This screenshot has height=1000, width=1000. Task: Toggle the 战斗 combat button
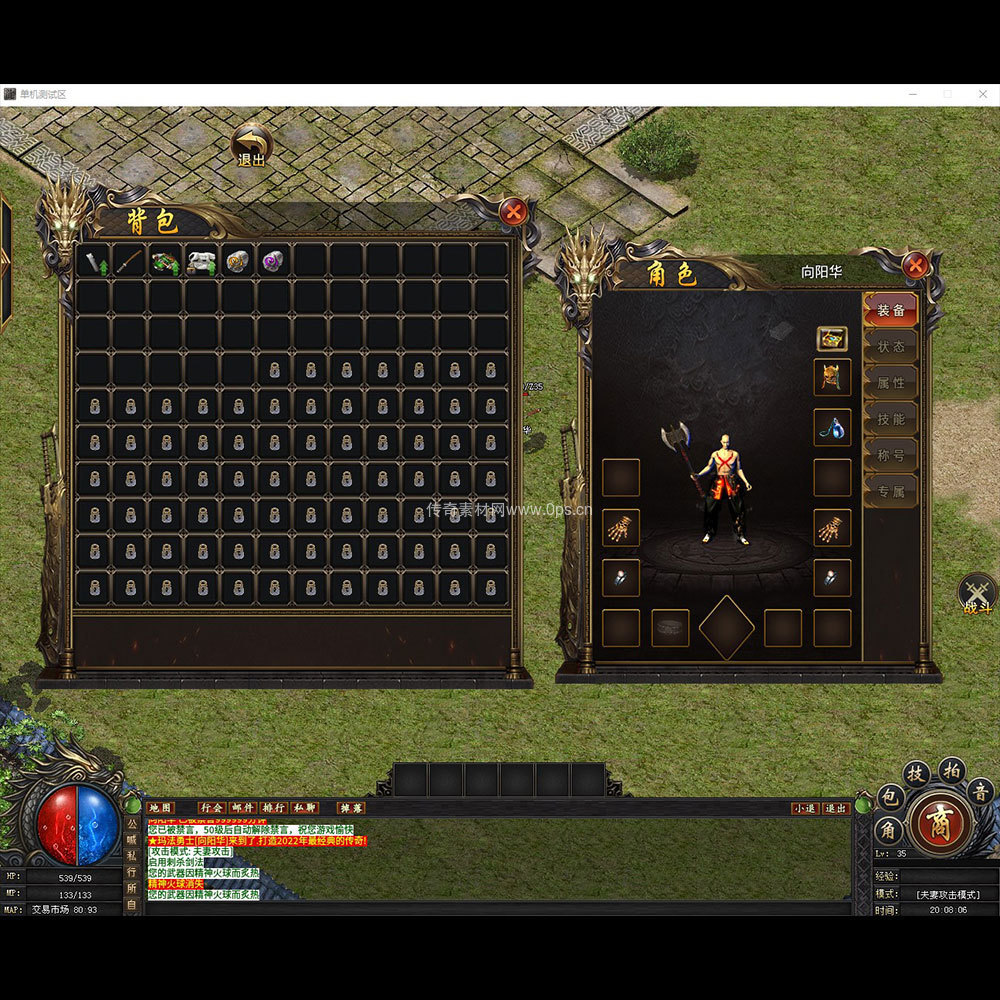pyautogui.click(x=977, y=594)
